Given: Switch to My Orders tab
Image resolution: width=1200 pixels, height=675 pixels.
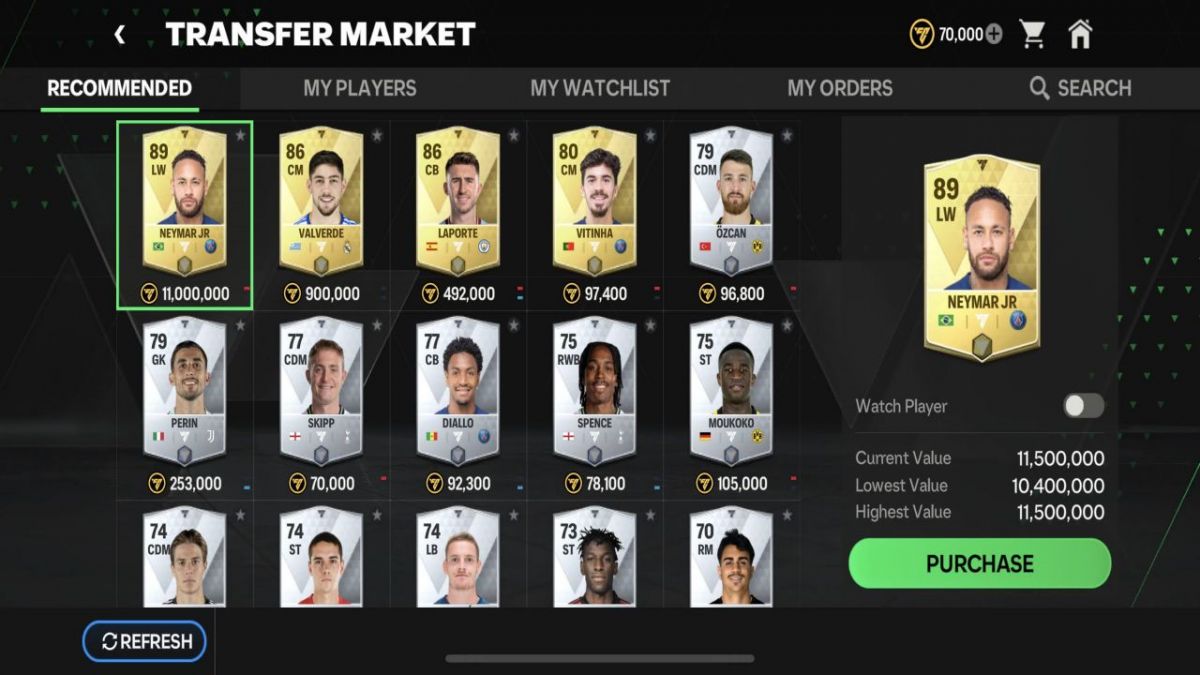Looking at the screenshot, I should click(x=840, y=88).
